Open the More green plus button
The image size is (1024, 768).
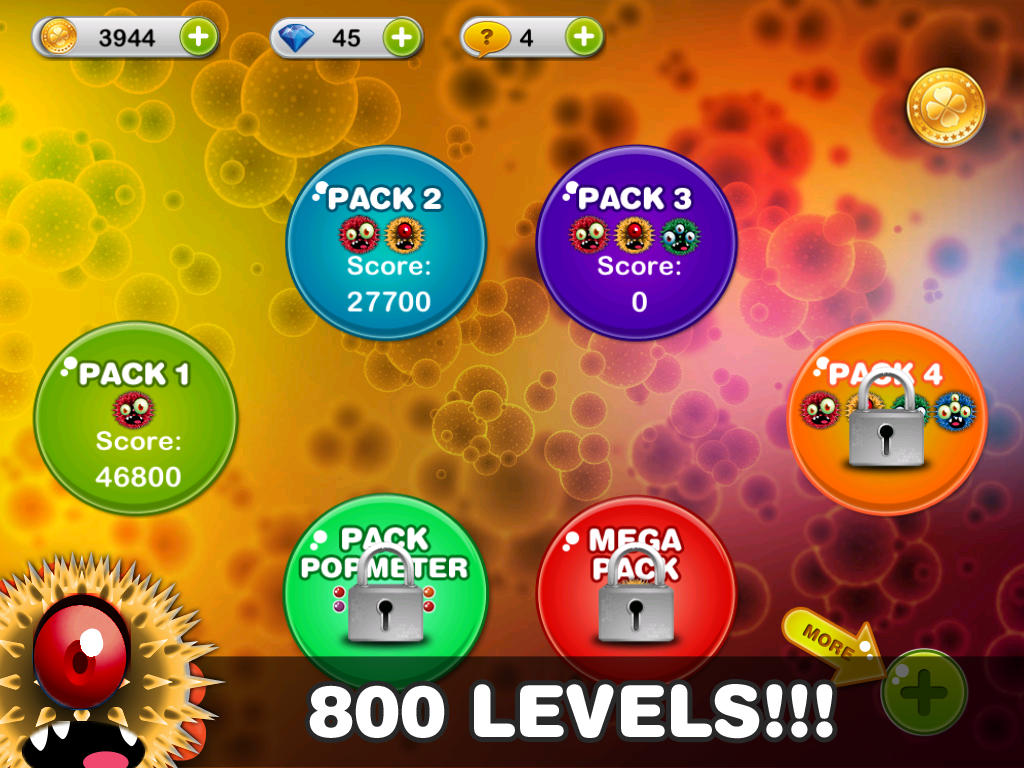(x=923, y=692)
